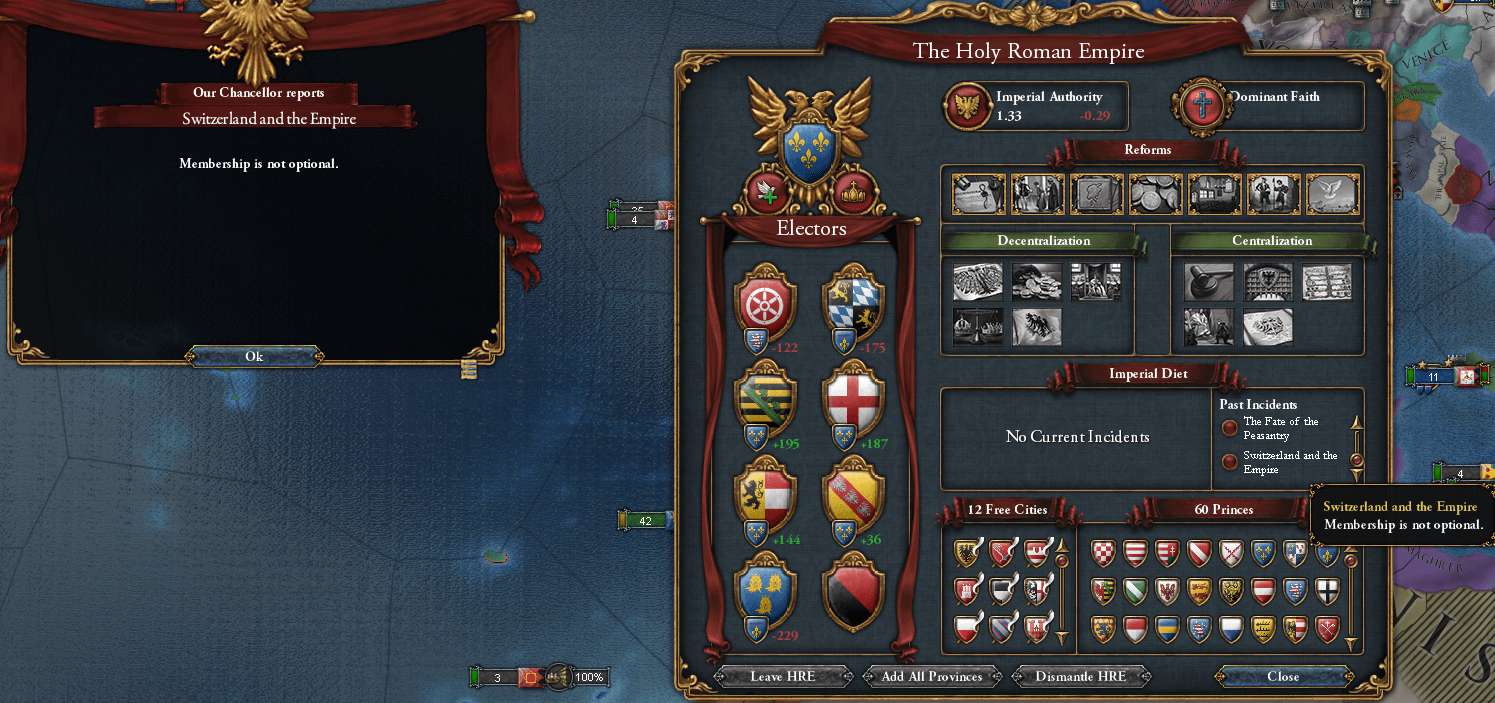
Task: Select the gavel Centralization reform
Action: click(x=1208, y=282)
